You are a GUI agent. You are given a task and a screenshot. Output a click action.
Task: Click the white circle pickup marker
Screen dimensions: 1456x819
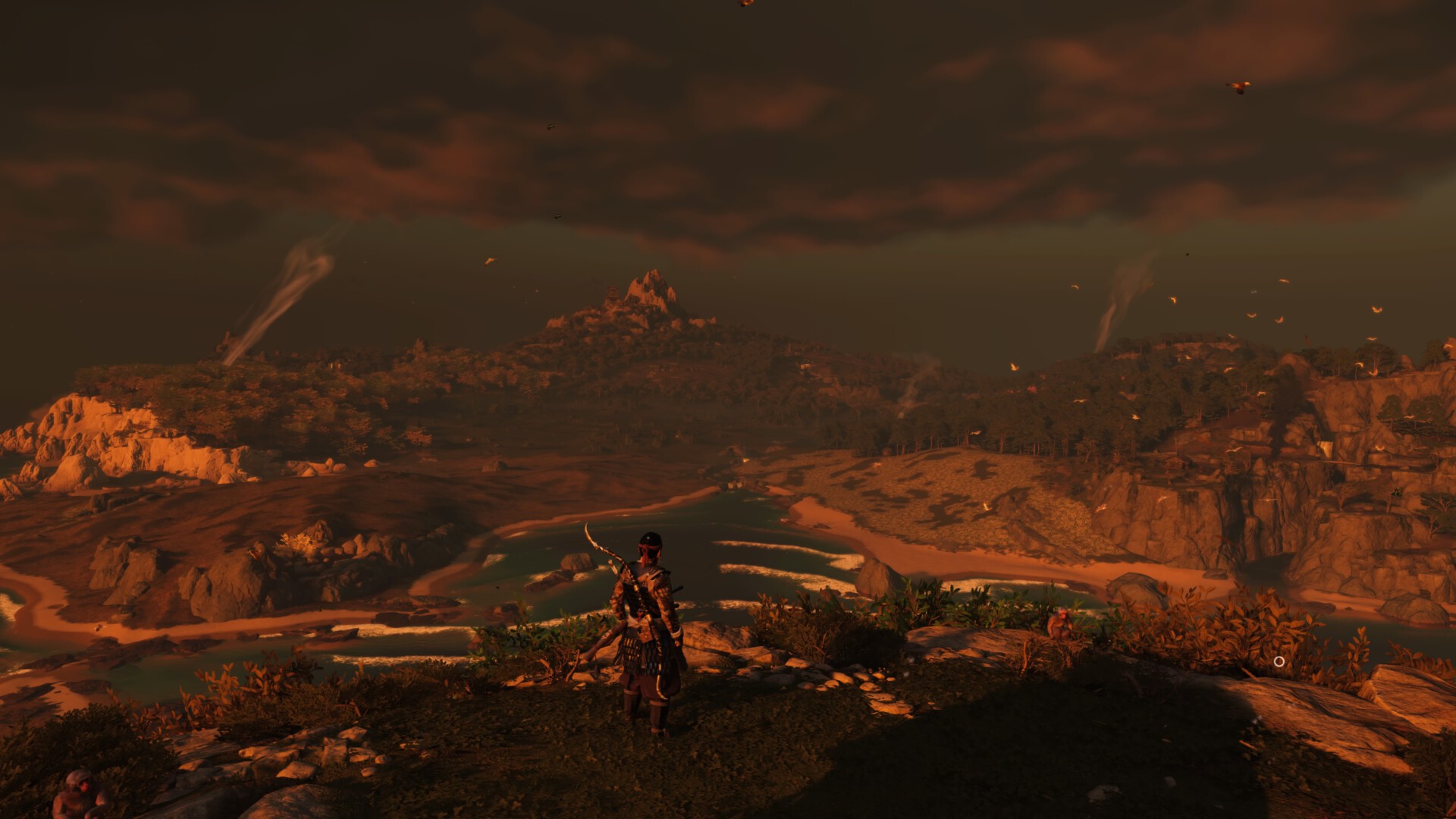[1279, 661]
